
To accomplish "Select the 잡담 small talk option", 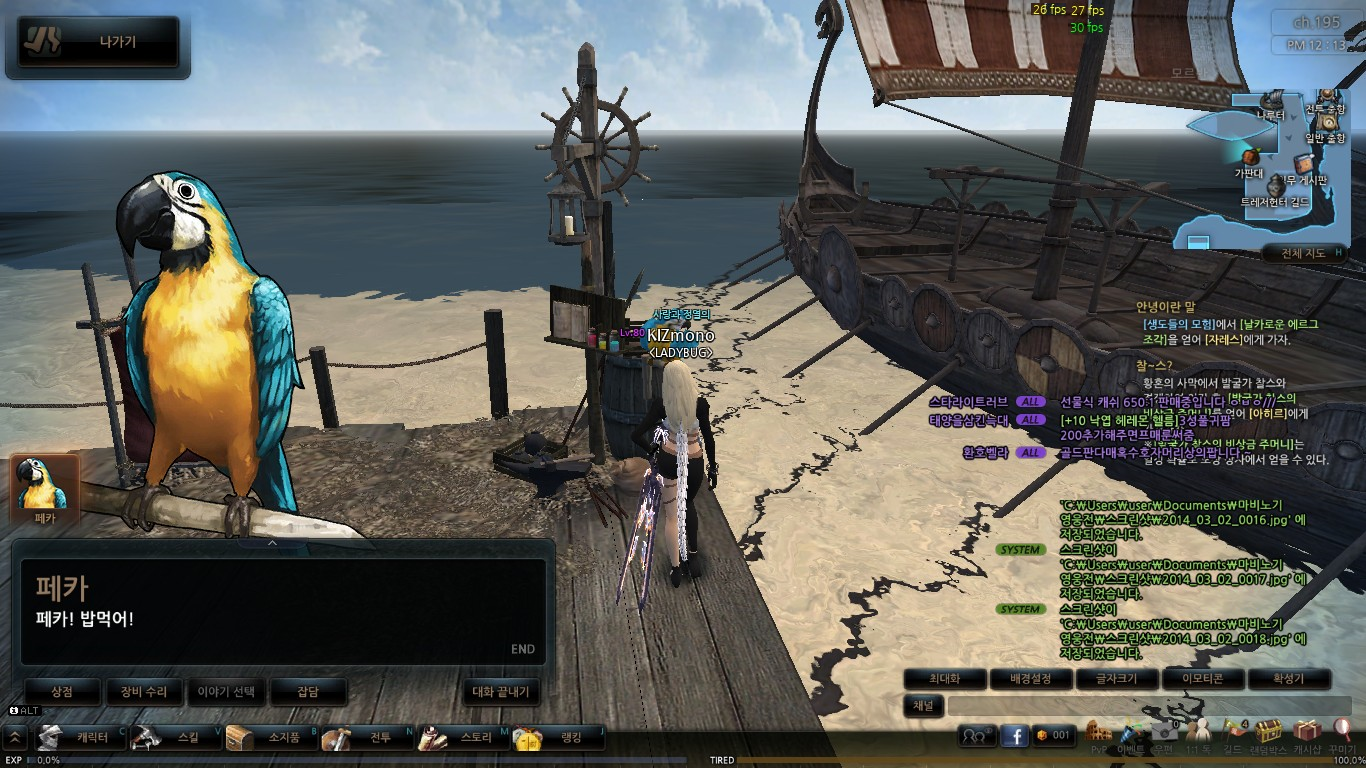I will (x=308, y=691).
